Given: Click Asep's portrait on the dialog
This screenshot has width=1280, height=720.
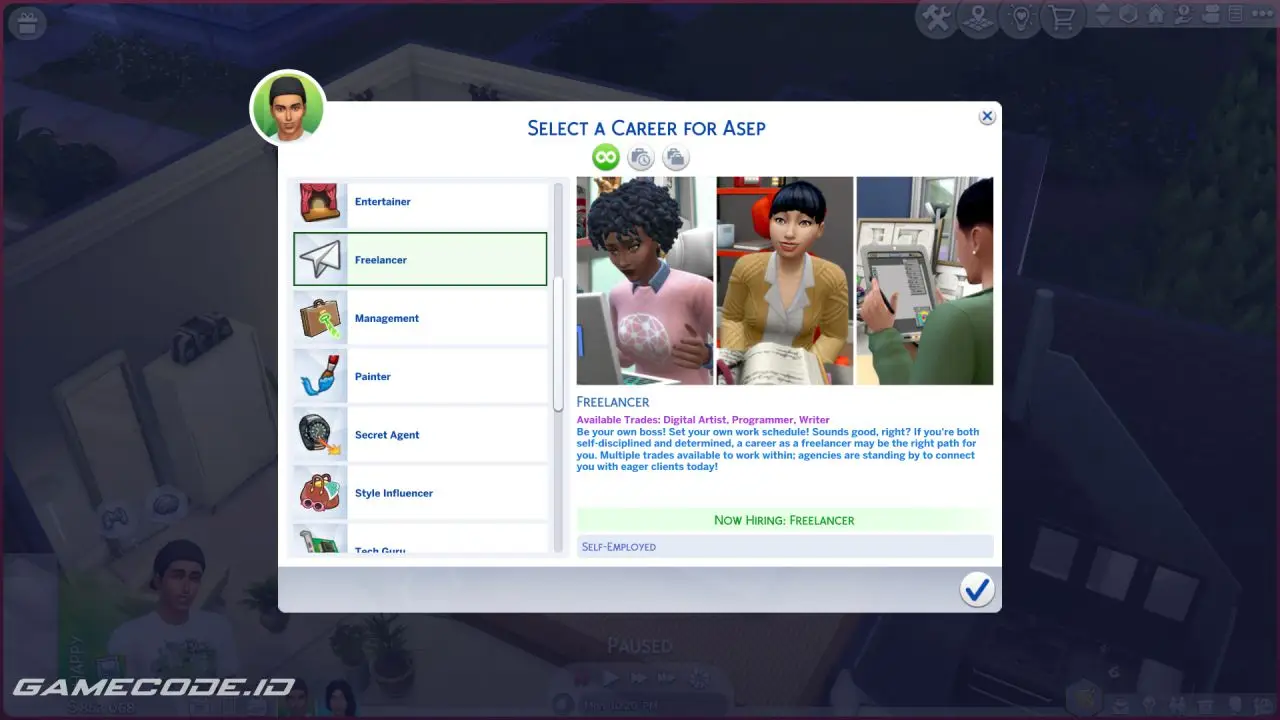Looking at the screenshot, I should click(x=288, y=107).
